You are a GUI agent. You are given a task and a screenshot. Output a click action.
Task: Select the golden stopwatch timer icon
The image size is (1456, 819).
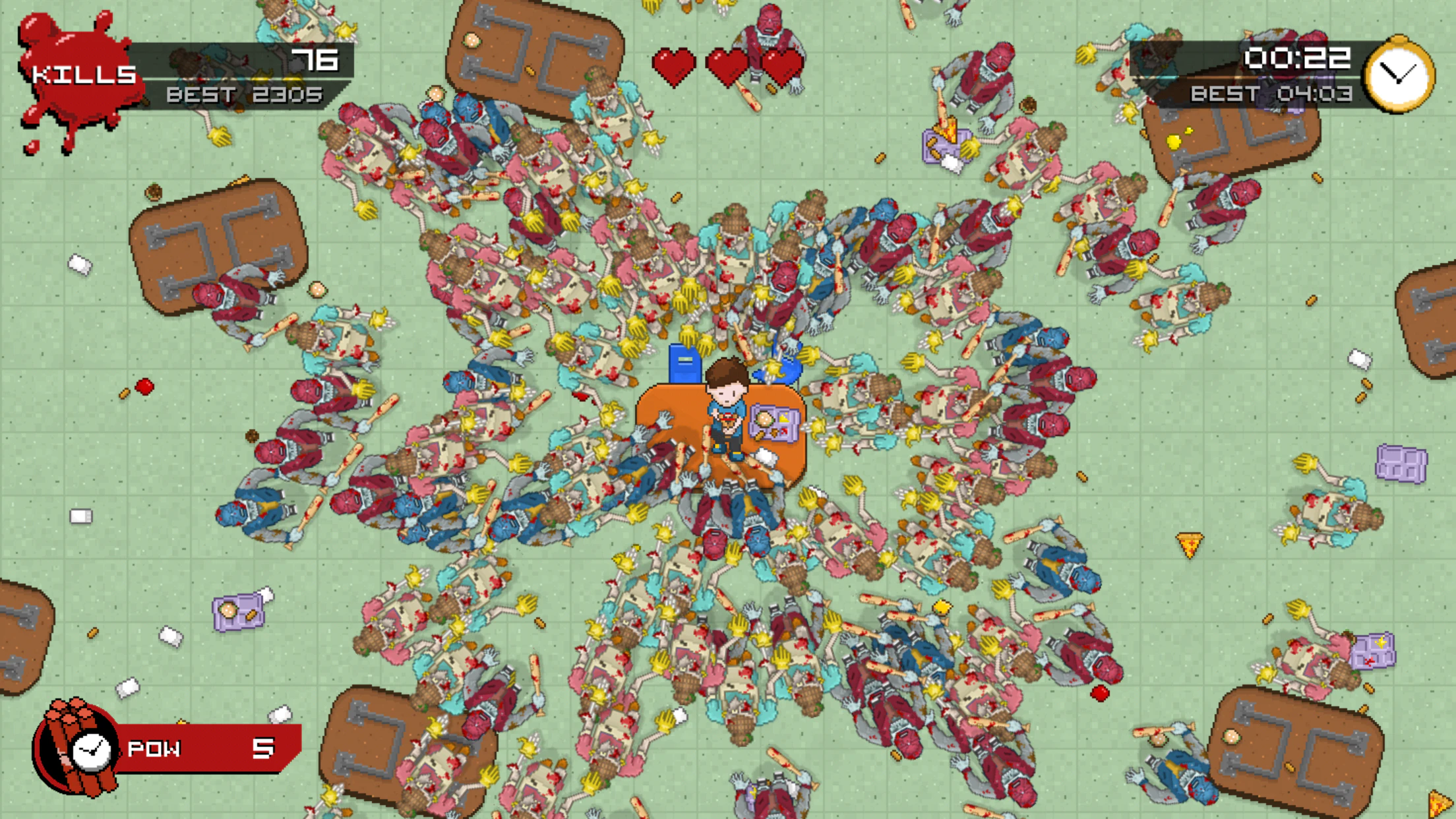1395,74
